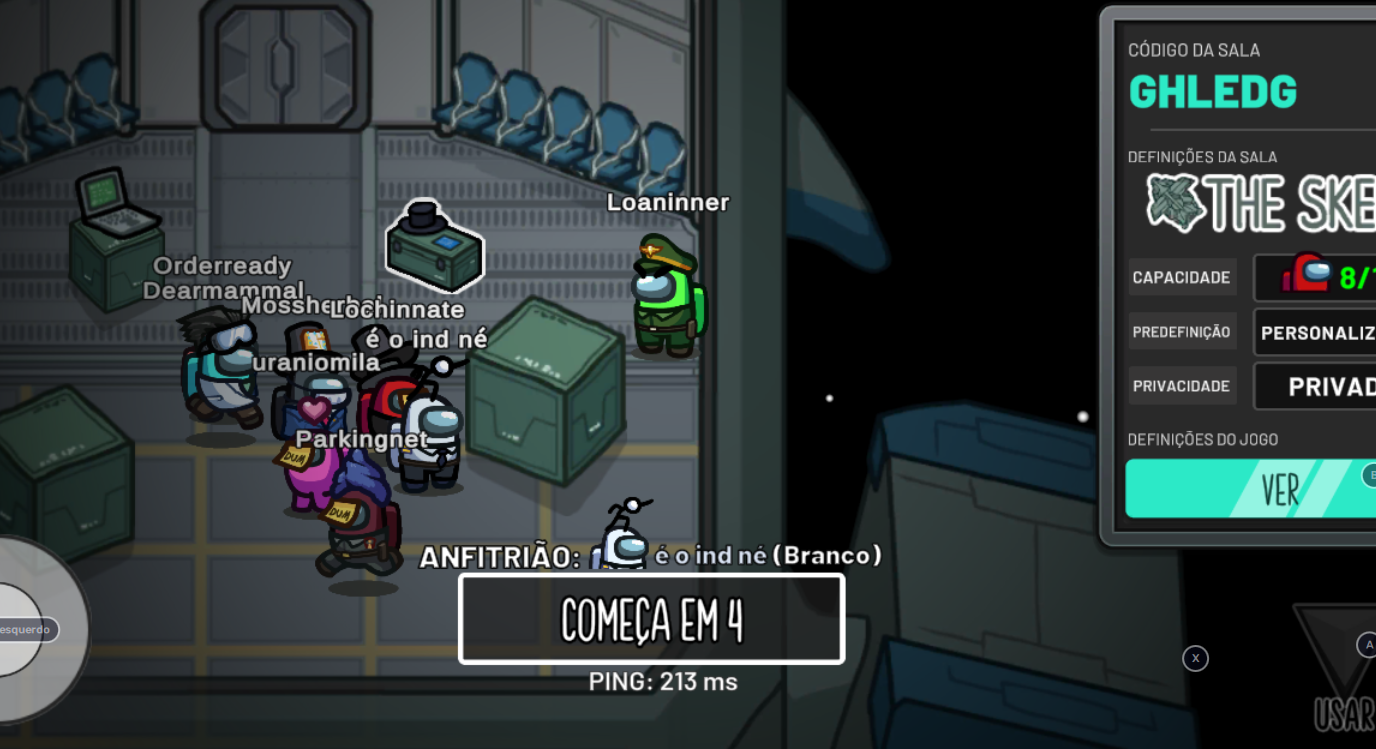Screen dimensions: 1376x749
Task: Click the COMEÇA EM 4 start button
Action: (651, 619)
